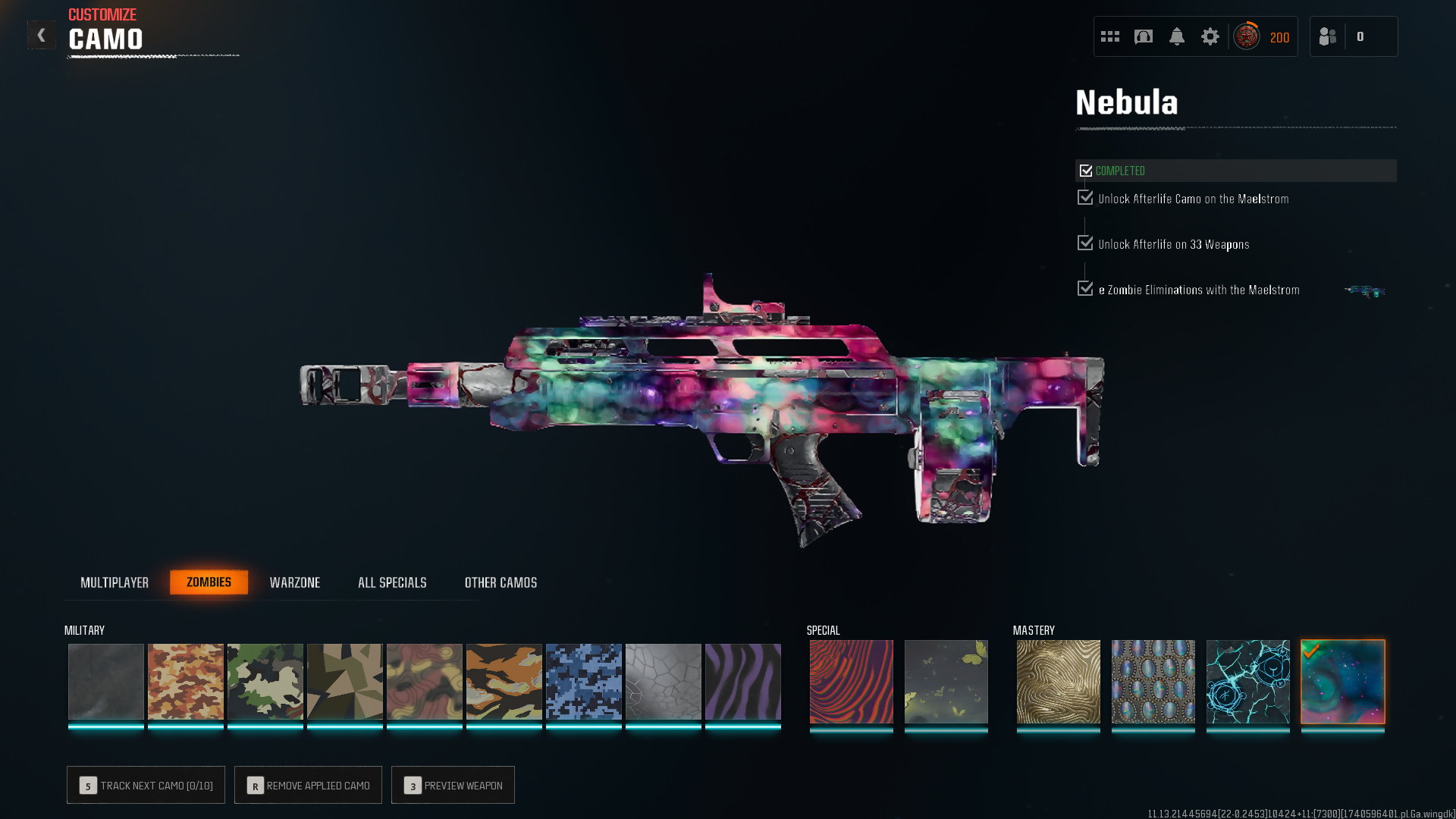Choose the purple tiger-stripe military camo

pyautogui.click(x=742, y=682)
